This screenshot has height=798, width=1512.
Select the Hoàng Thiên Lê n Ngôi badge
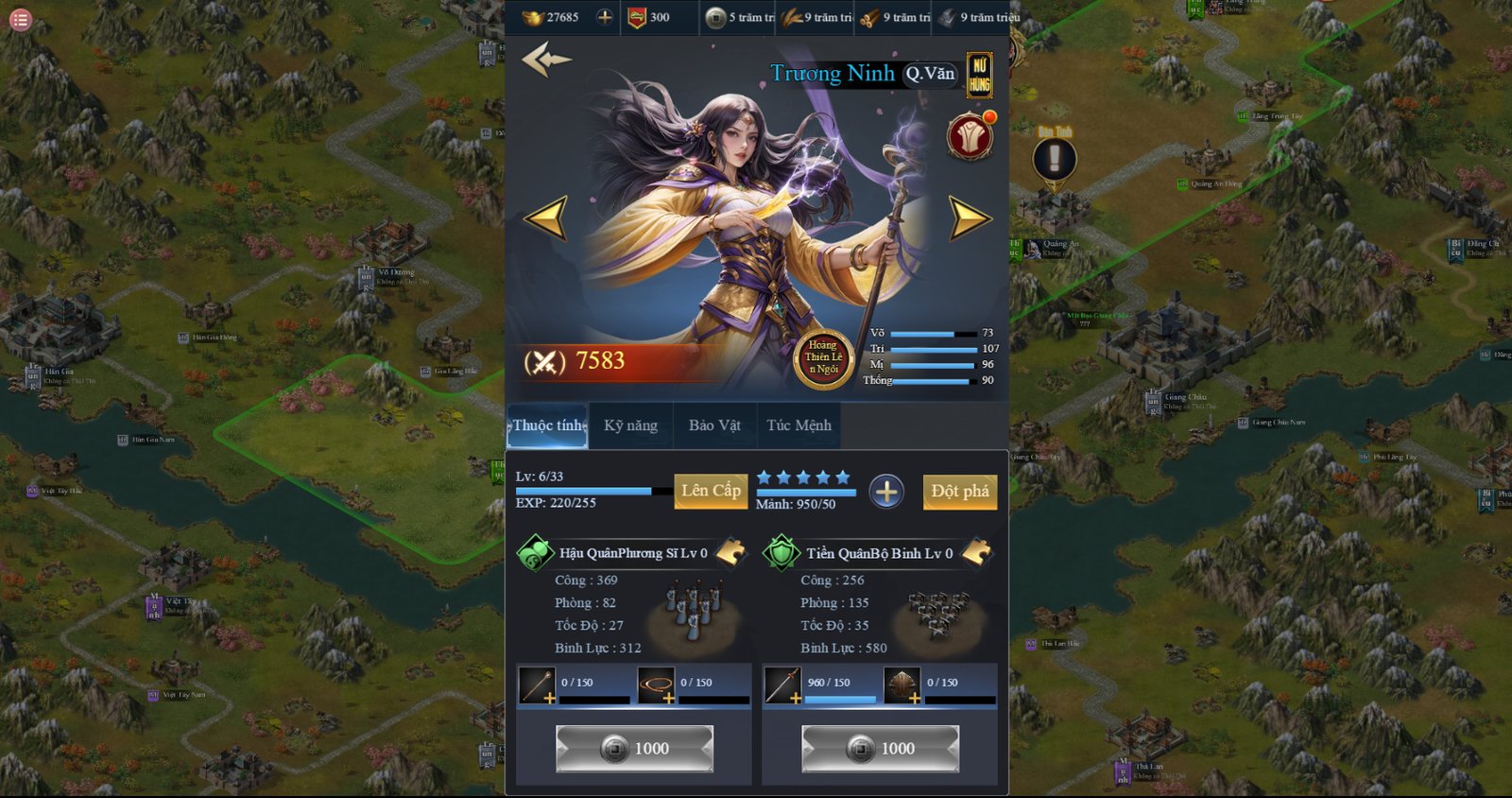click(823, 358)
